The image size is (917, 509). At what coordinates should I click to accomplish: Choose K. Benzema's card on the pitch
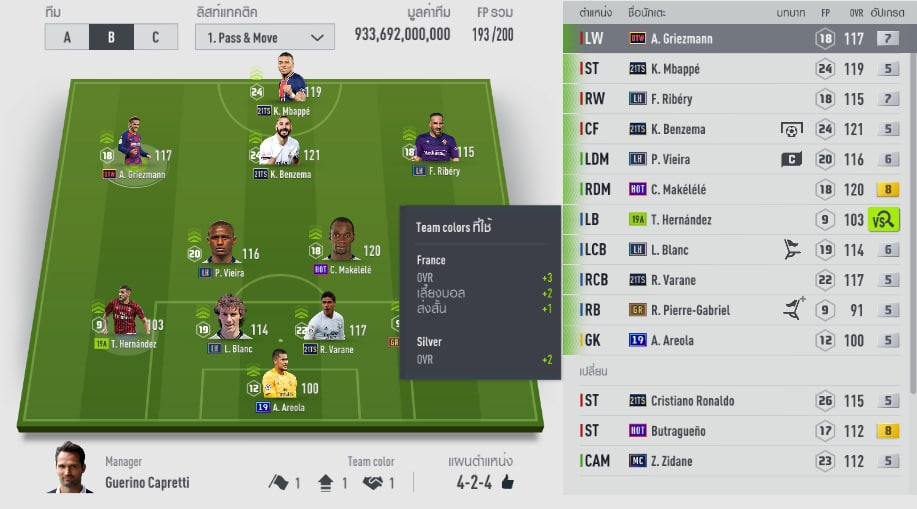pyautogui.click(x=280, y=144)
